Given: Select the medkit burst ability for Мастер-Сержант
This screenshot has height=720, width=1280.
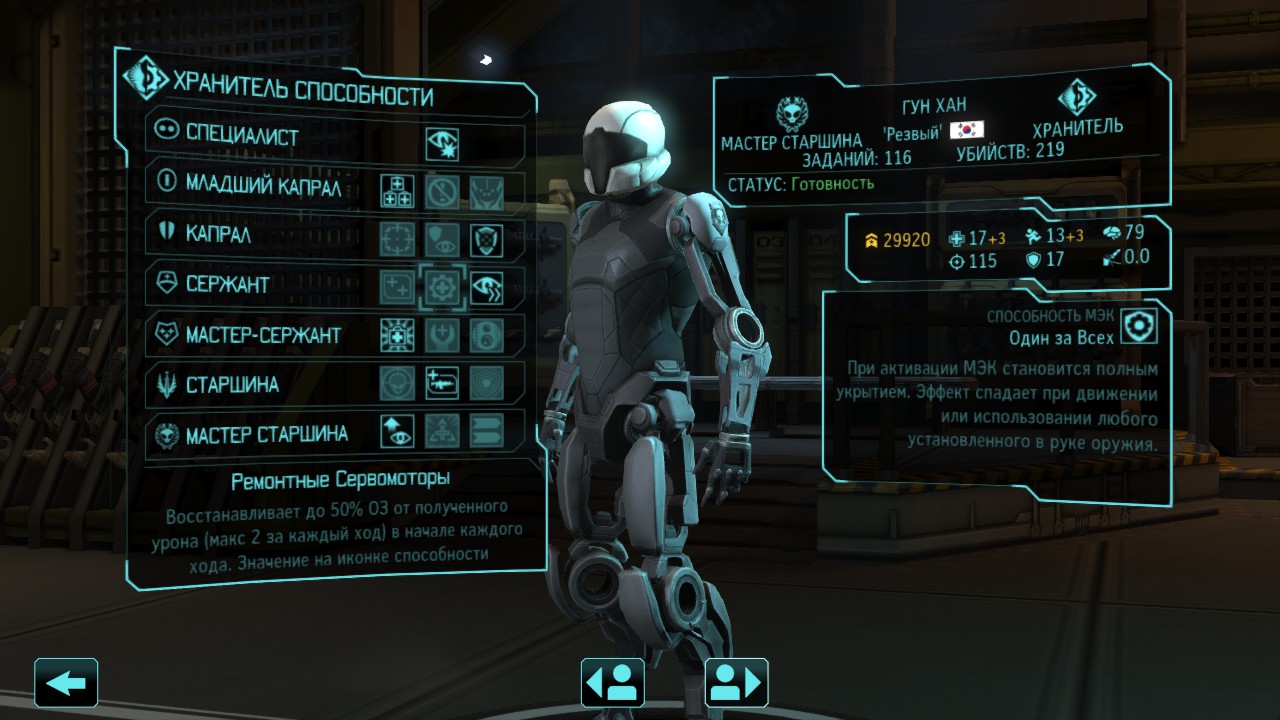Looking at the screenshot, I should tap(397, 336).
